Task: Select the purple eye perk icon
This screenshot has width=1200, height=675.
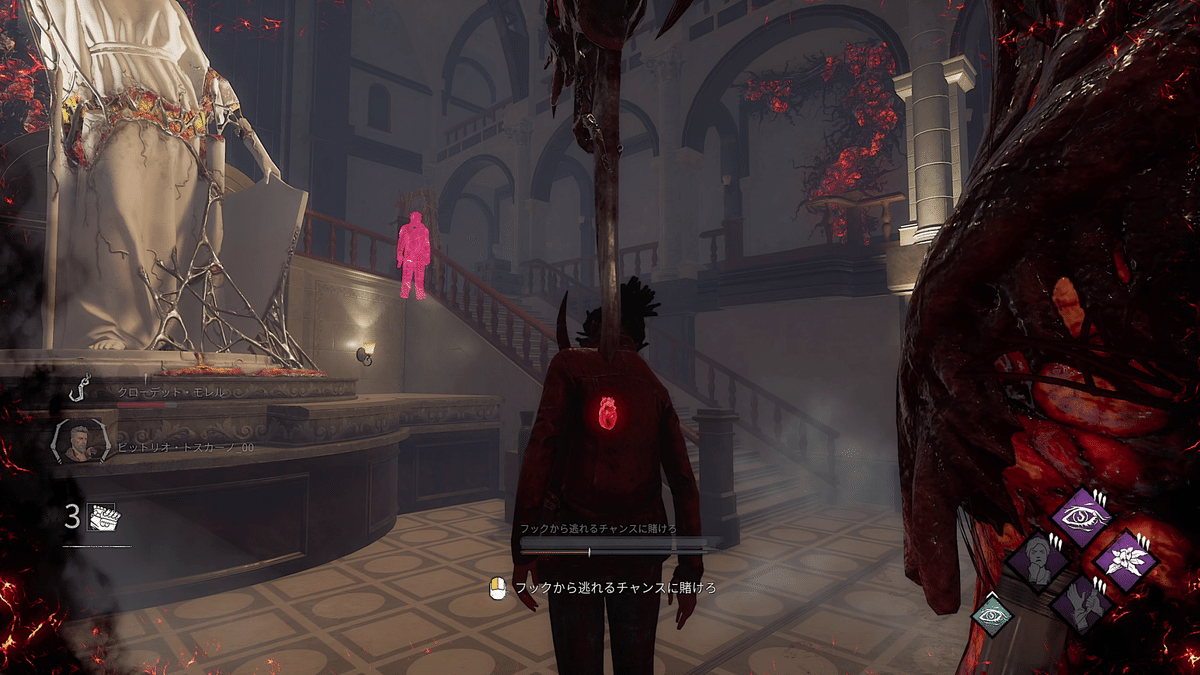Action: (1083, 516)
